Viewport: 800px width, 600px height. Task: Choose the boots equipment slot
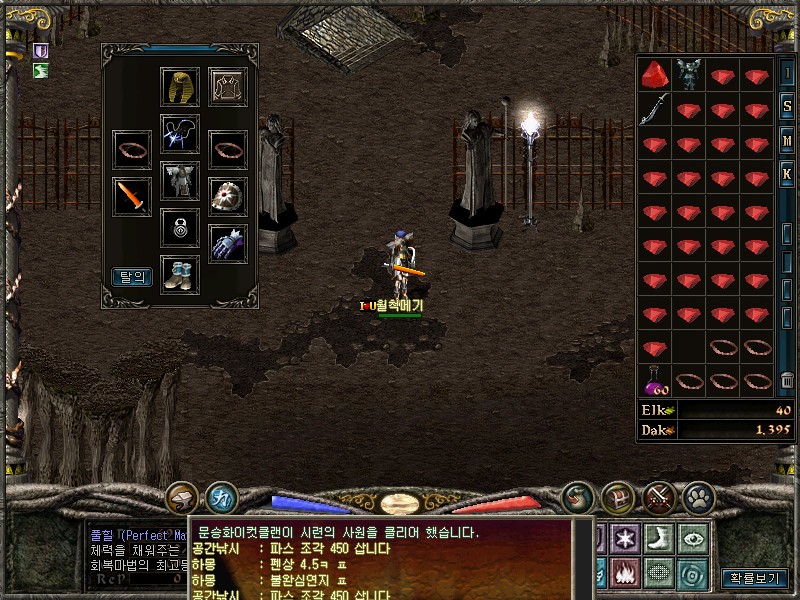coord(180,275)
